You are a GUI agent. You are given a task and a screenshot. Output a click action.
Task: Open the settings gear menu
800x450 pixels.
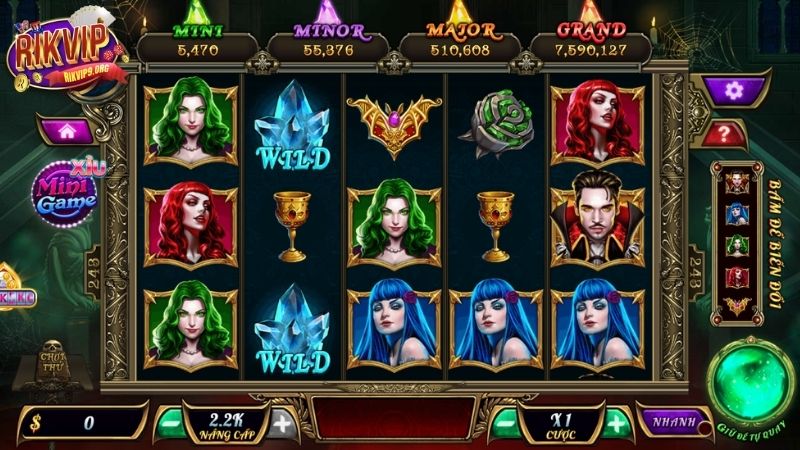click(x=733, y=91)
